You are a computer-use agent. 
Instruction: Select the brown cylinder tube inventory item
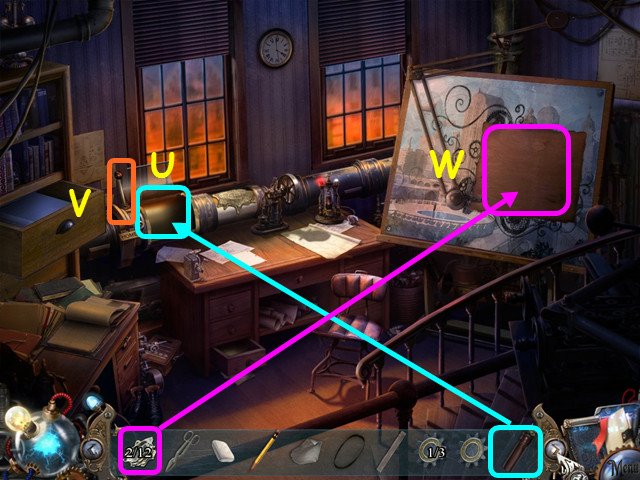515,449
